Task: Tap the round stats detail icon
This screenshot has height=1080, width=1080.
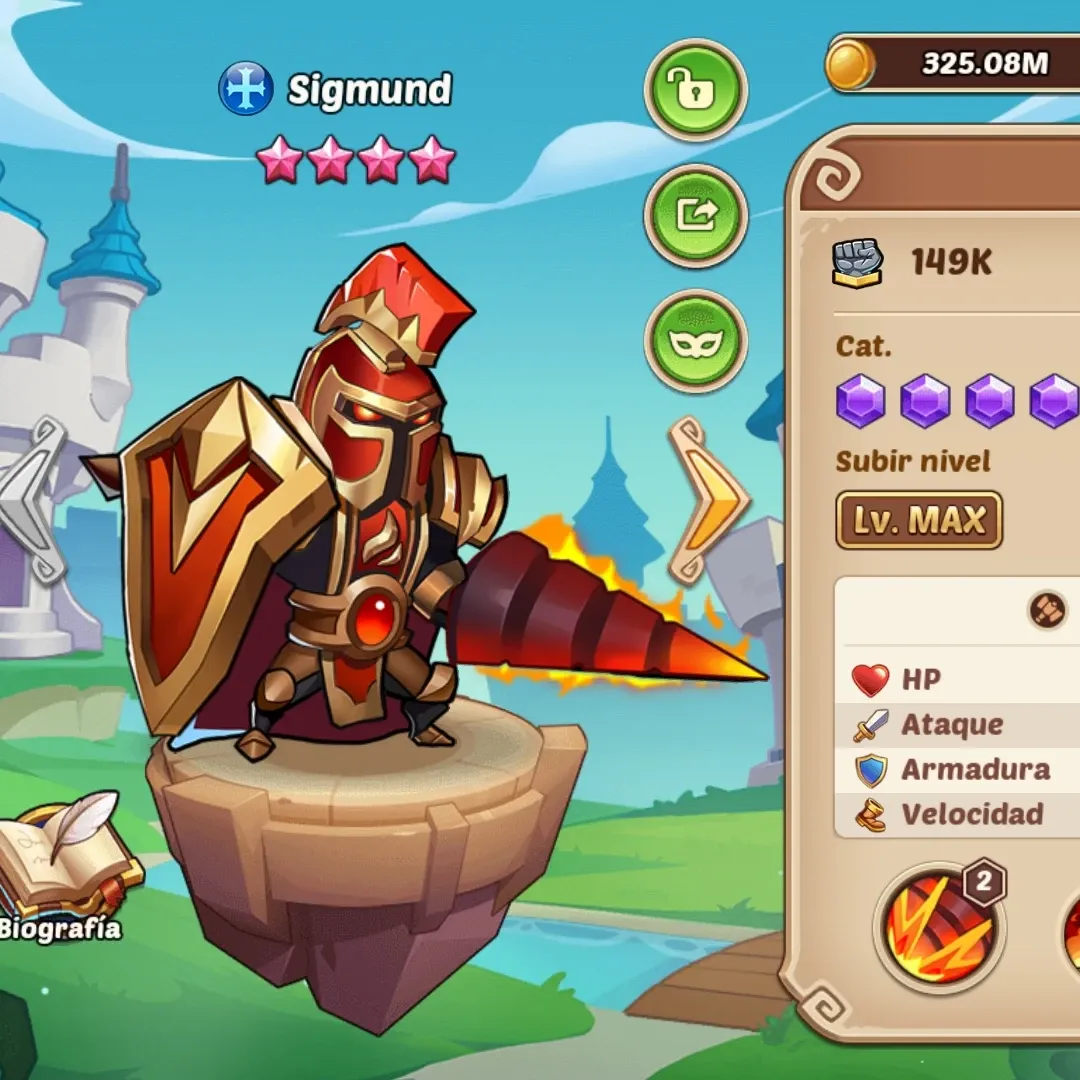Action: tap(1046, 611)
